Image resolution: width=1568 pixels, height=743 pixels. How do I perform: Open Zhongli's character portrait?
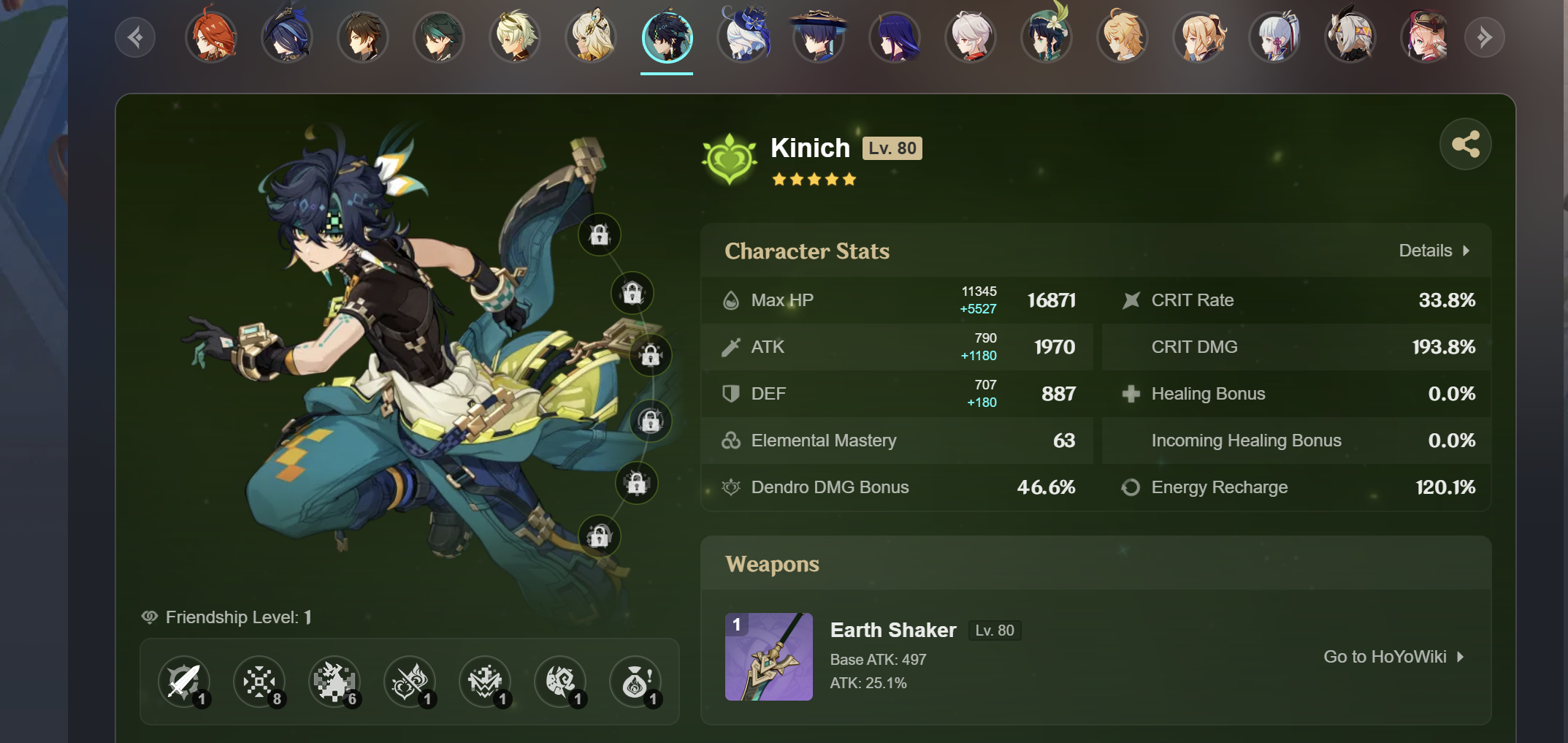pos(363,37)
